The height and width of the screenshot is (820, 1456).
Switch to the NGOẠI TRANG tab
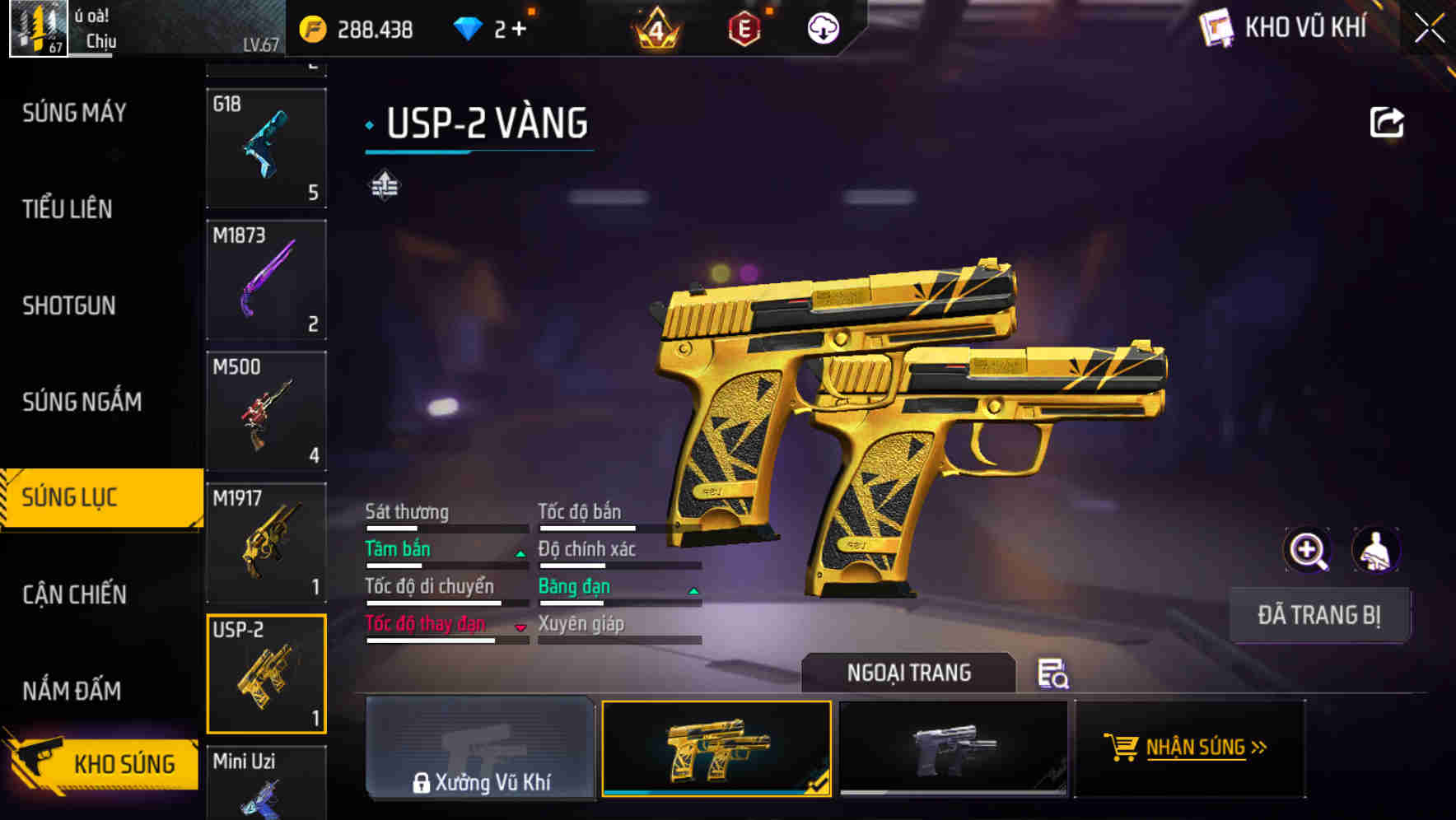tap(908, 673)
